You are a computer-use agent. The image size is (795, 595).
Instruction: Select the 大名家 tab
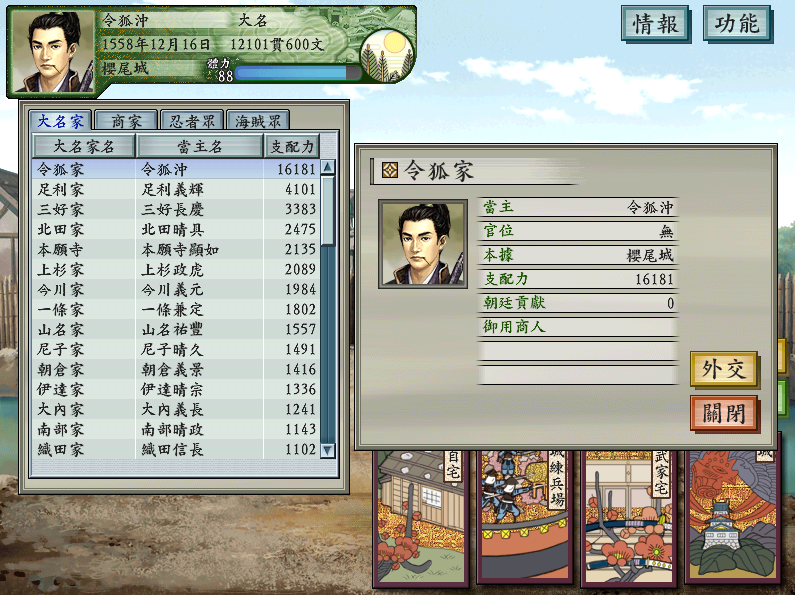(x=60, y=121)
